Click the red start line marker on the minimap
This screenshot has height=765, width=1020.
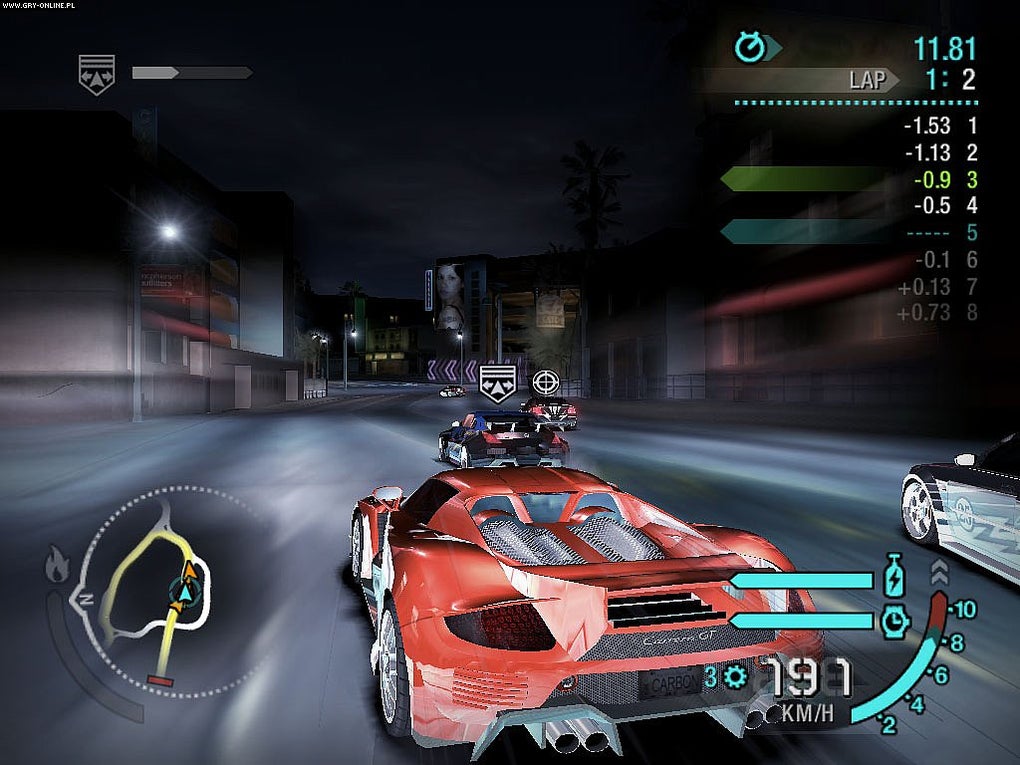pos(160,681)
